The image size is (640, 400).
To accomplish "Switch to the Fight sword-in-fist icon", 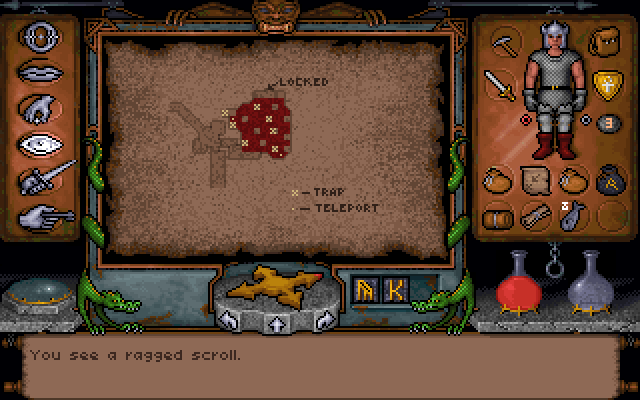I will click(42, 179).
